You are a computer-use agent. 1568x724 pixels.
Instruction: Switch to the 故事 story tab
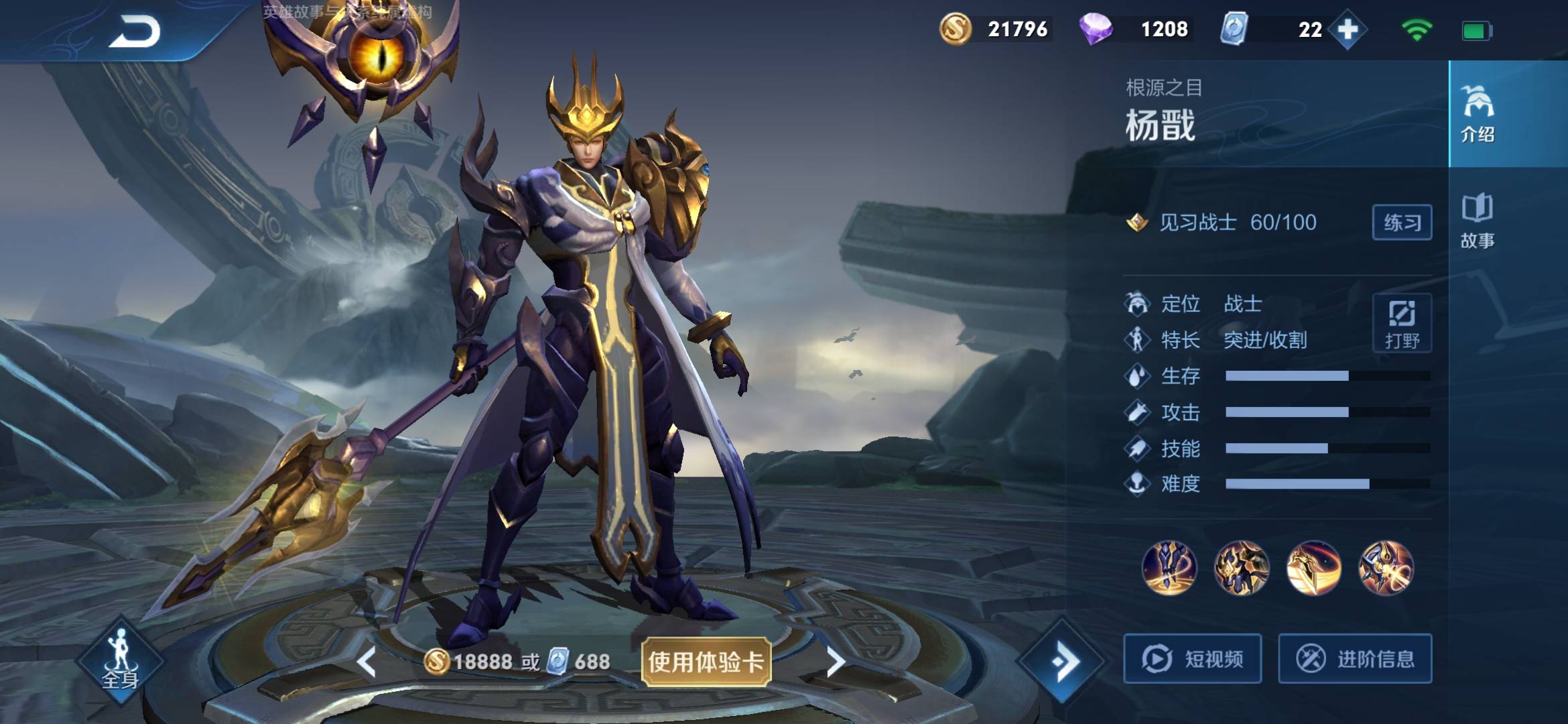click(1478, 221)
